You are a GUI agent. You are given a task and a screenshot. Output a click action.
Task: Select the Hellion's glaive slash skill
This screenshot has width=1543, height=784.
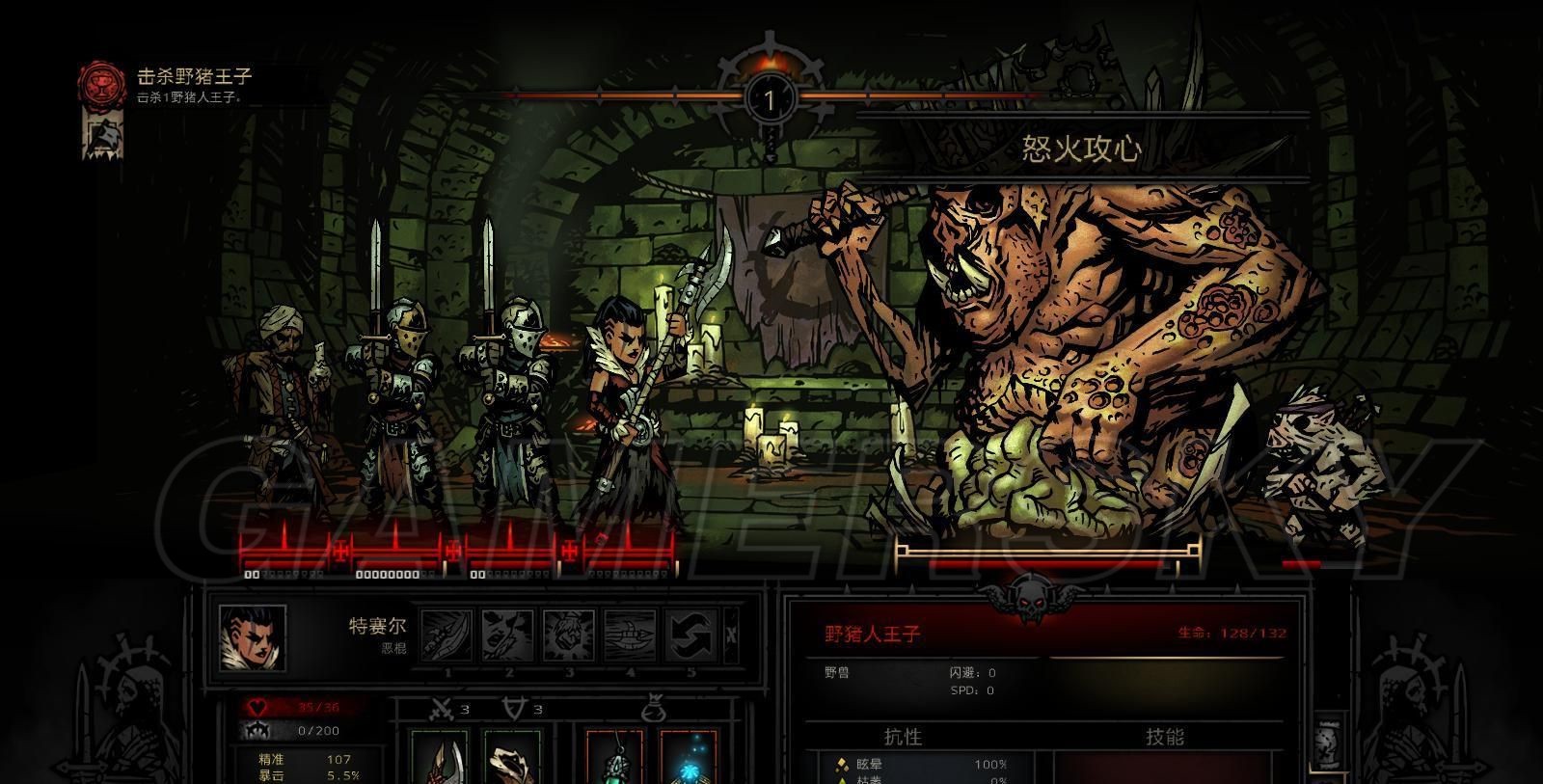click(447, 636)
